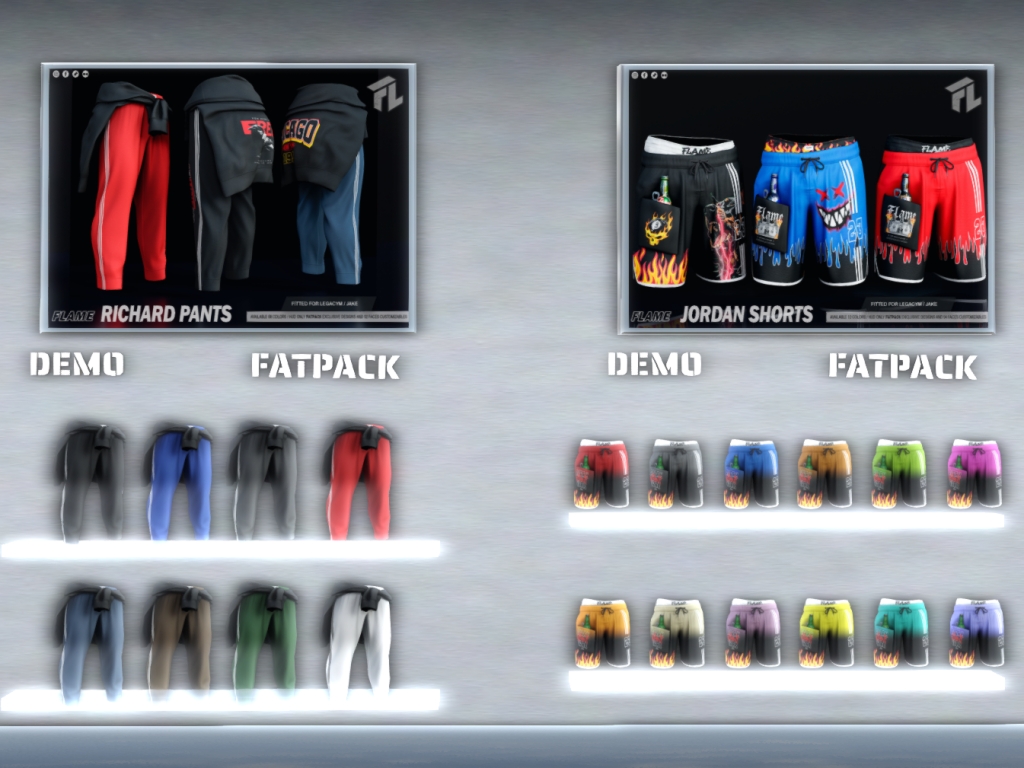Select the teal Jordan shorts

(x=900, y=632)
